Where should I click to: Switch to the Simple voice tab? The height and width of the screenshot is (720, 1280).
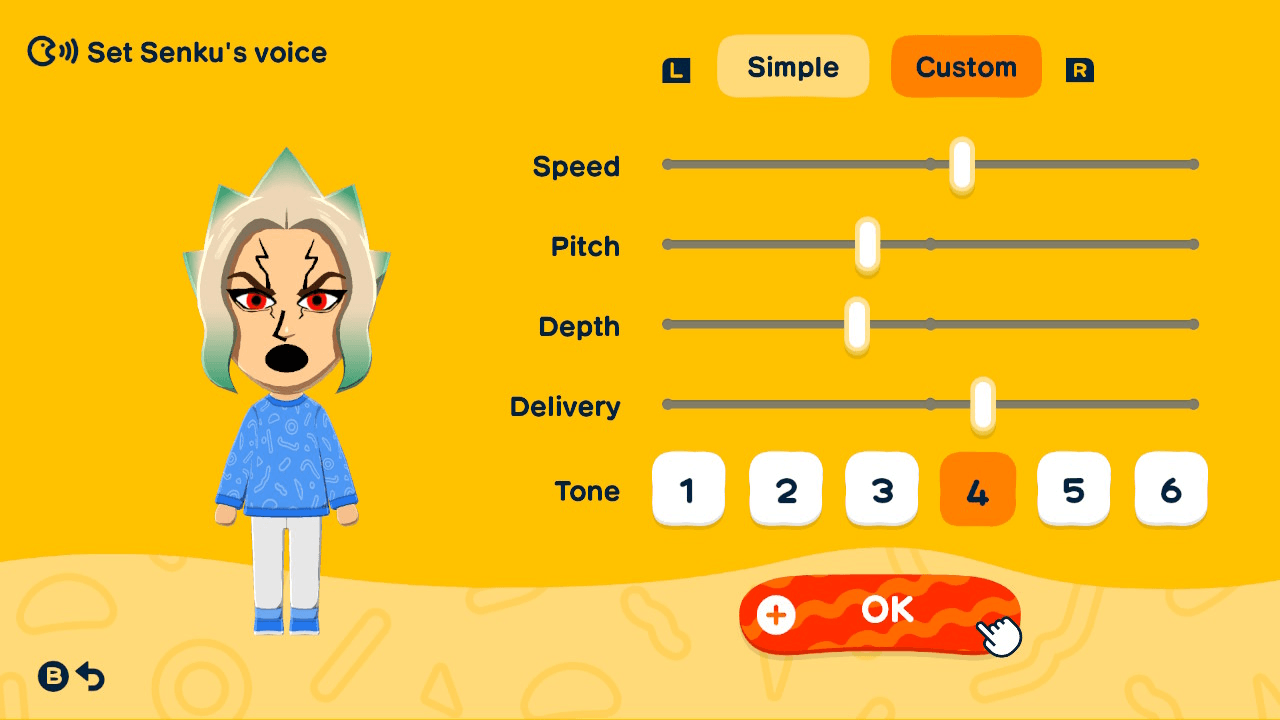click(793, 66)
